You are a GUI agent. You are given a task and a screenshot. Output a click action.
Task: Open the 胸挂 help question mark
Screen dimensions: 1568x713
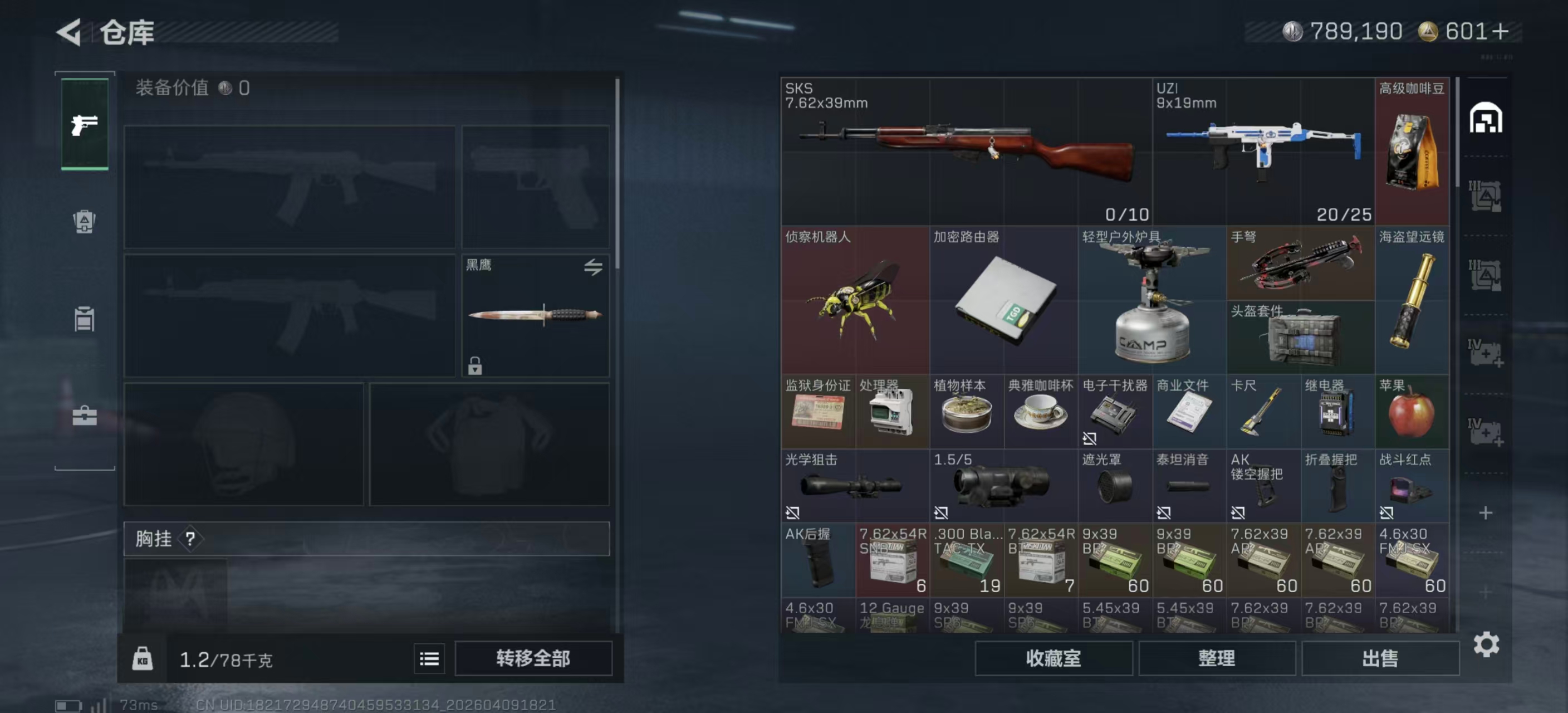click(x=190, y=539)
